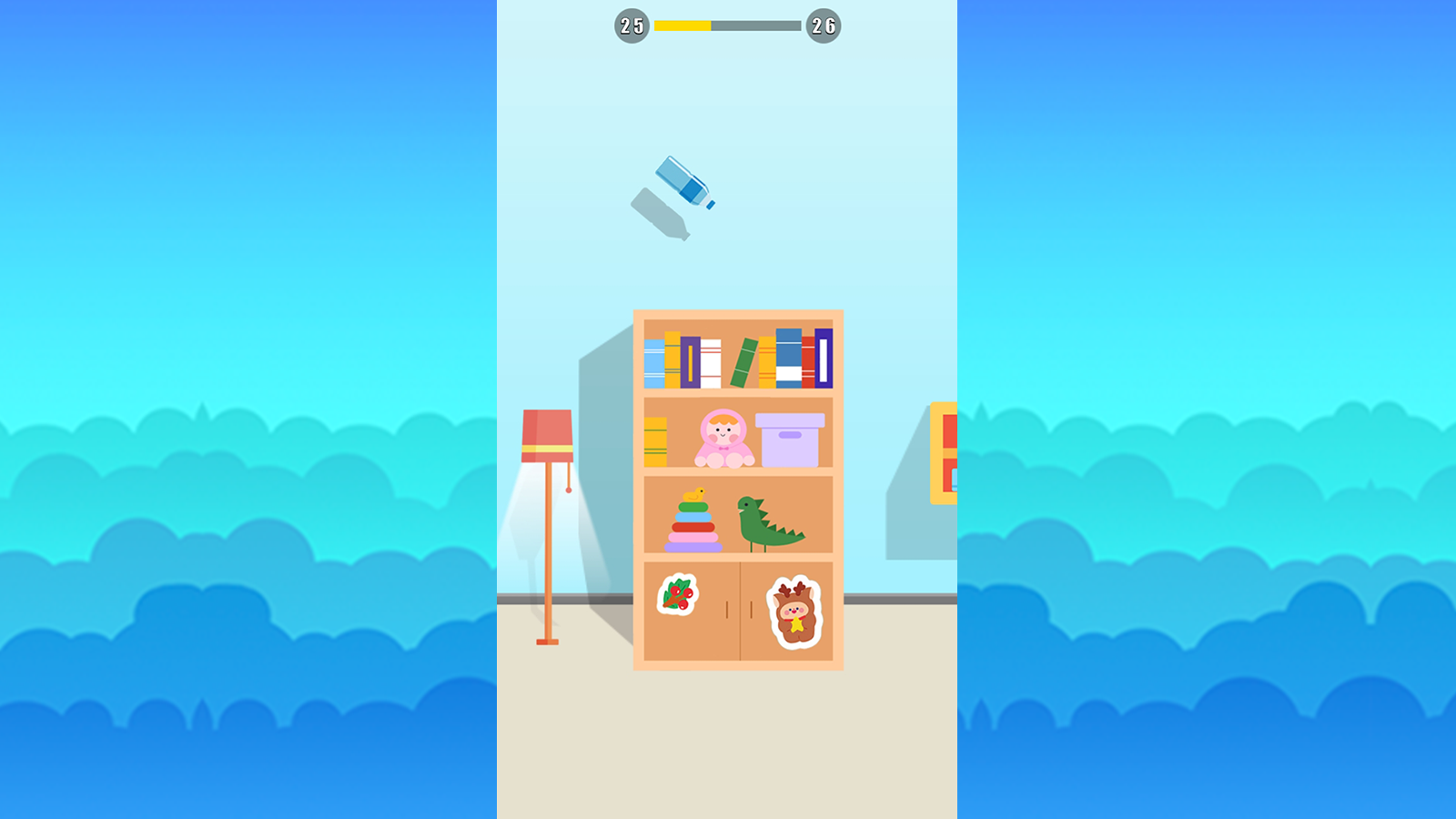Toggle the red floor lamp on
Viewport: 1456px width, 819px height.
546,437
